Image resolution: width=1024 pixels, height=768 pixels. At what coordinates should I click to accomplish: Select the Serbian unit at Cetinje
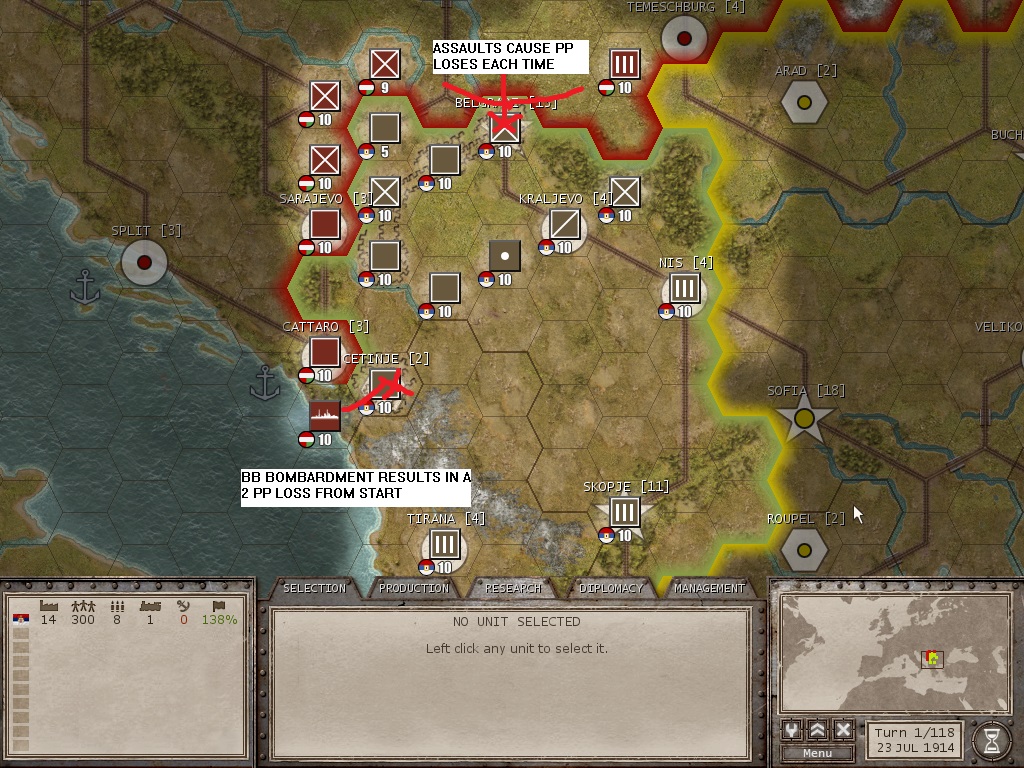click(x=385, y=385)
